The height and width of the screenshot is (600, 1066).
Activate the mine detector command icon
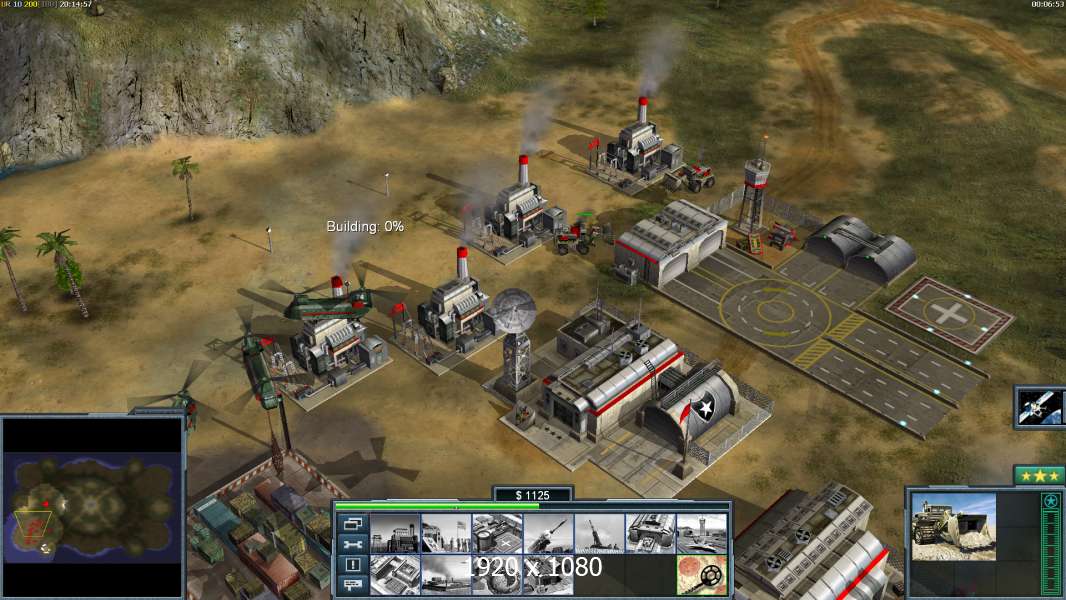tap(701, 575)
